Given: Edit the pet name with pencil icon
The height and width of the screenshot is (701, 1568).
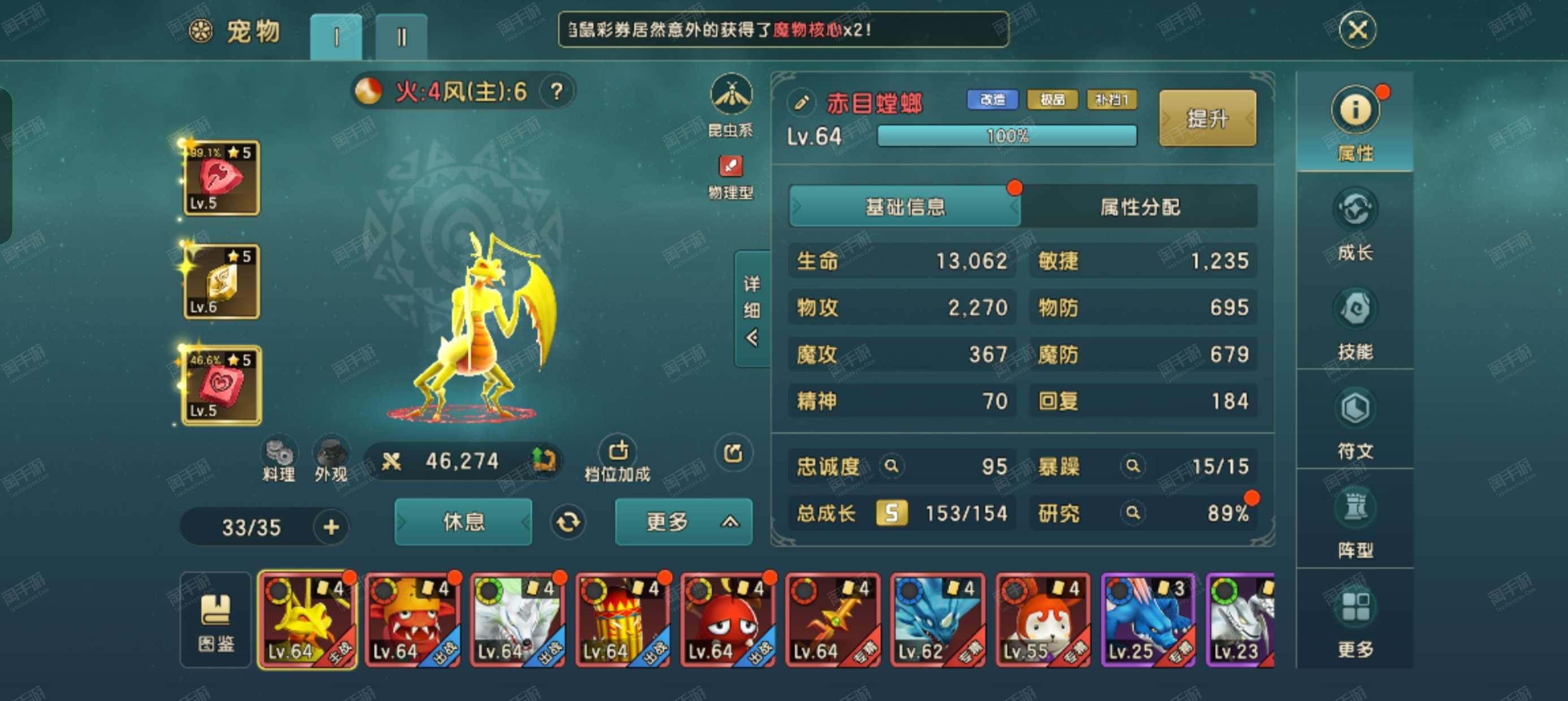Looking at the screenshot, I should coord(801,102).
